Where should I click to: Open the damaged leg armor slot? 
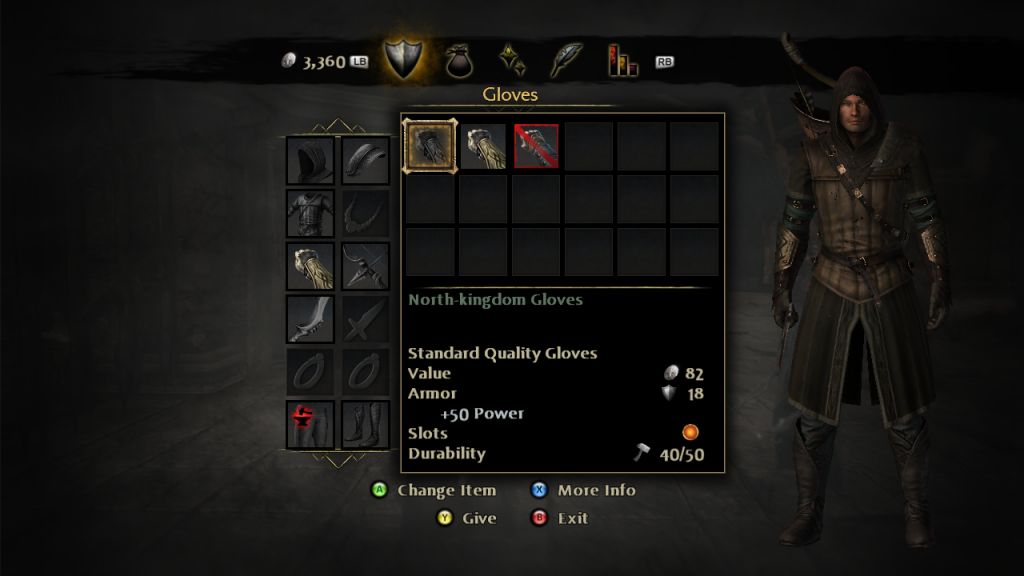pyautogui.click(x=310, y=424)
